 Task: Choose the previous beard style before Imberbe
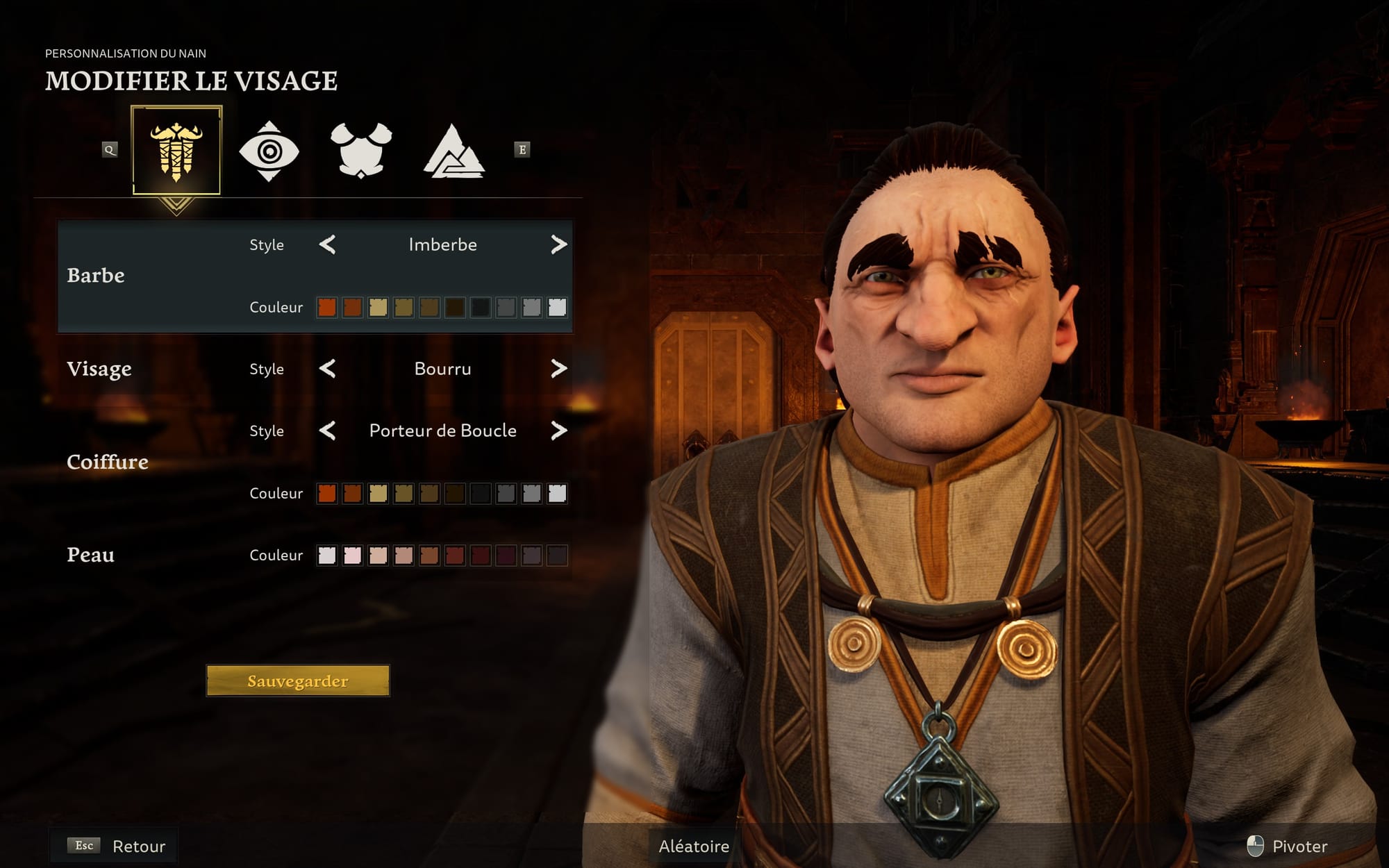coord(327,244)
